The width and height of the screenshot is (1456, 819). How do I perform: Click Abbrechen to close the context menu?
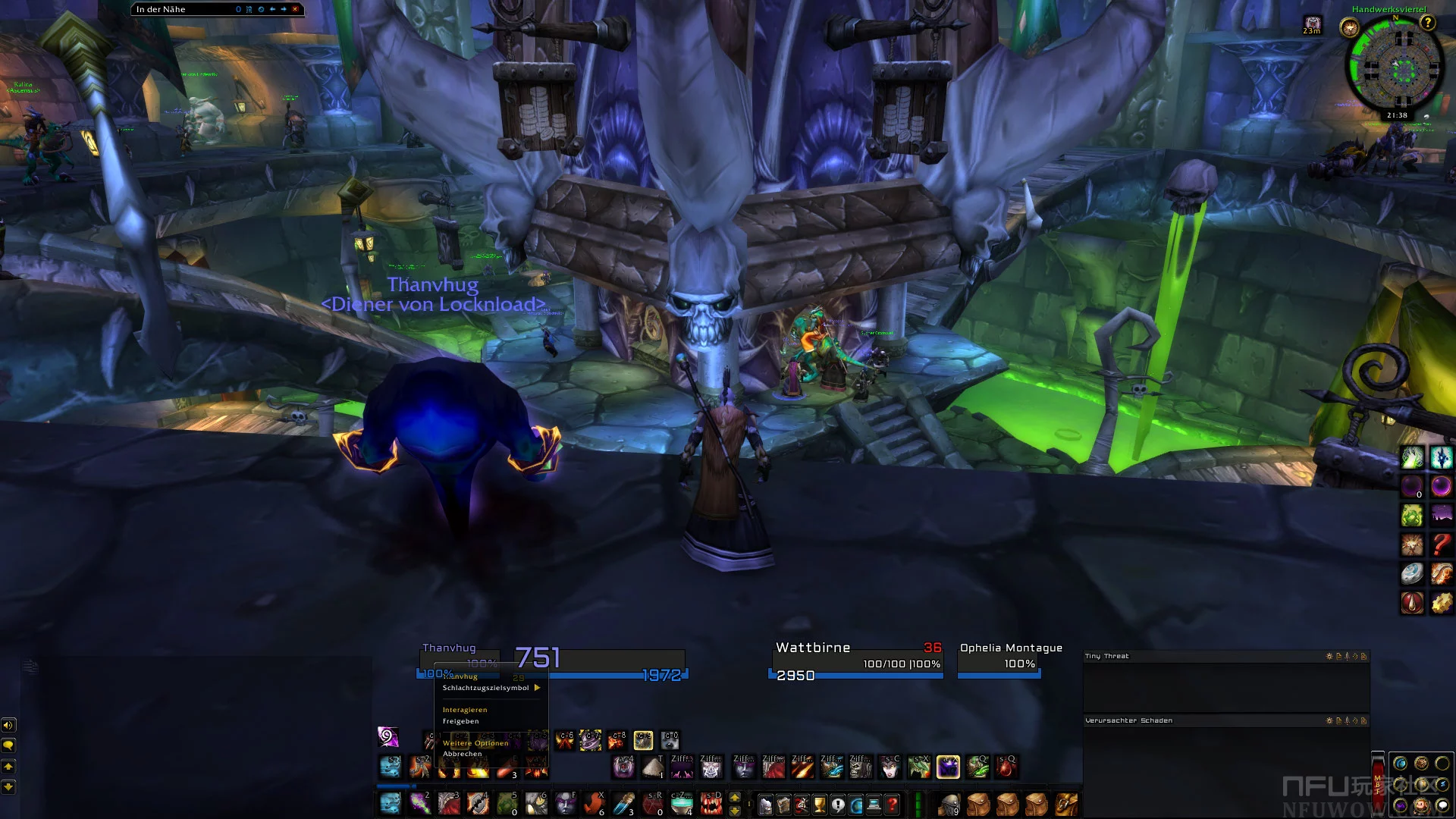[x=463, y=754]
